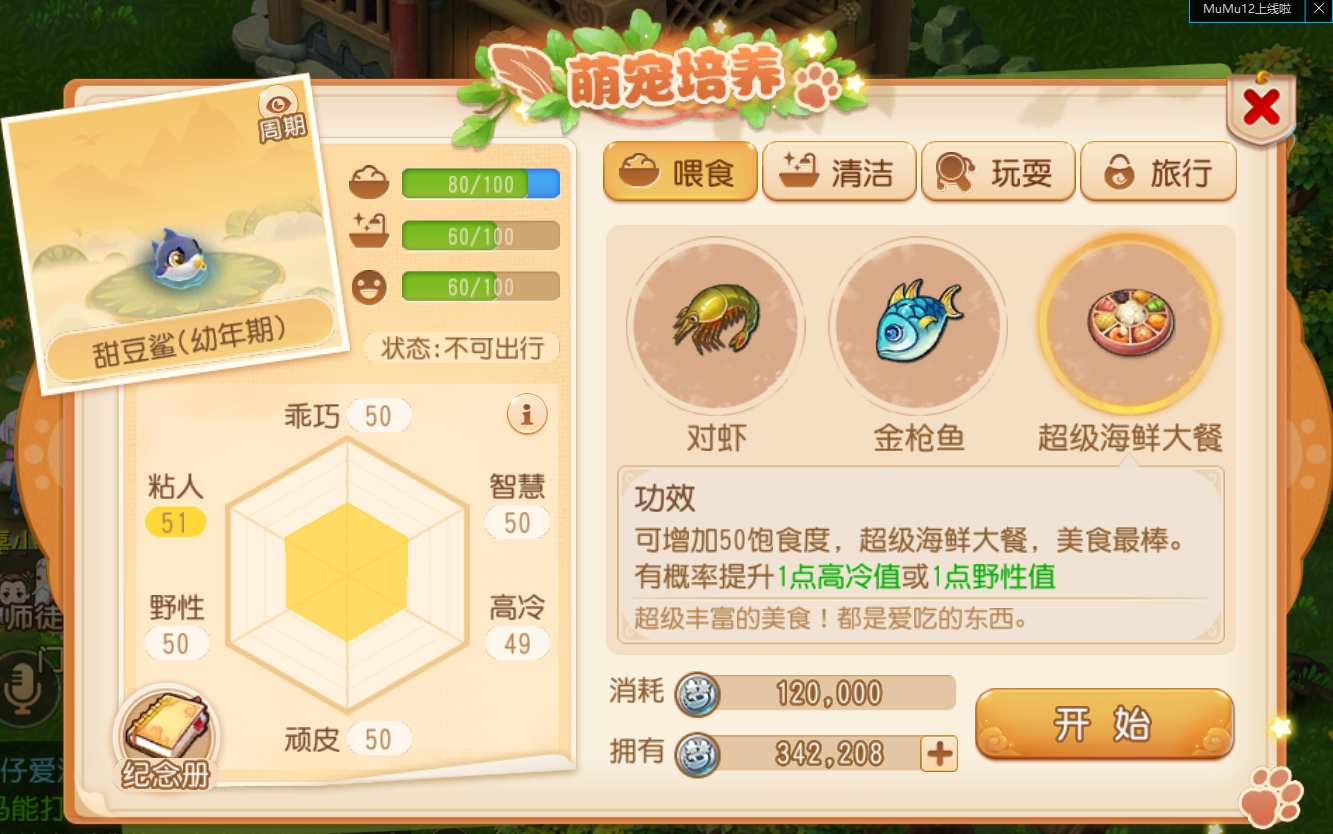The height and width of the screenshot is (834, 1333).
Task: Switch to the 旅行 travel tab
Action: tap(1158, 171)
